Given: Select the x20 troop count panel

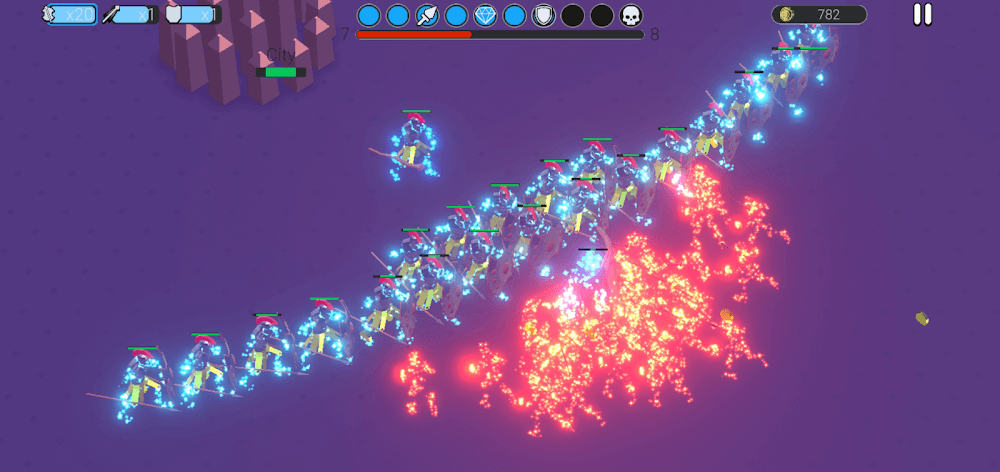Looking at the screenshot, I should pyautogui.click(x=69, y=15).
